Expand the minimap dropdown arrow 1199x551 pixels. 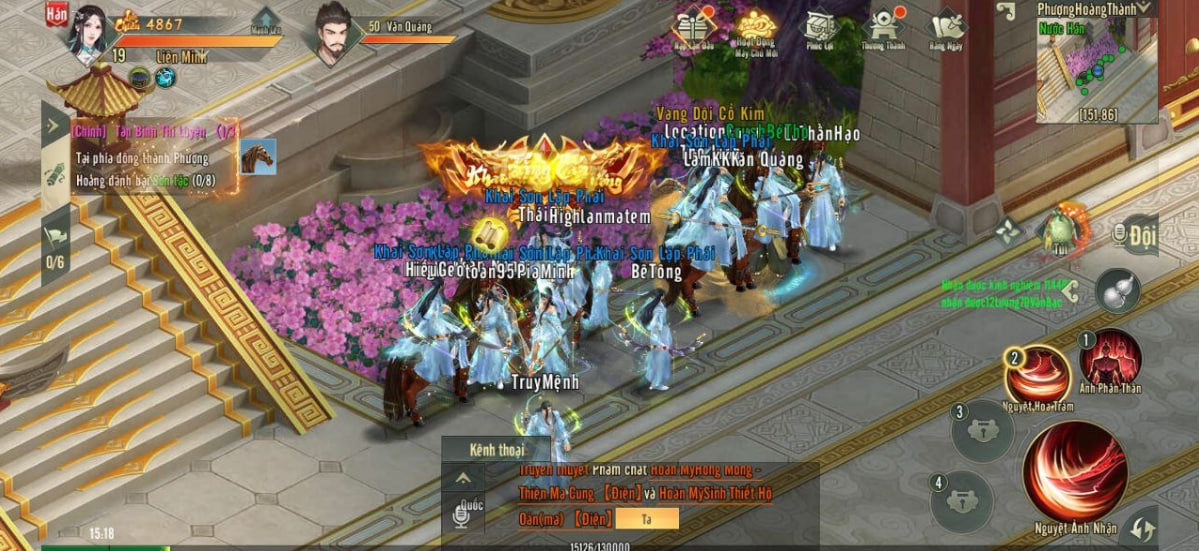pyautogui.click(x=1144, y=9)
